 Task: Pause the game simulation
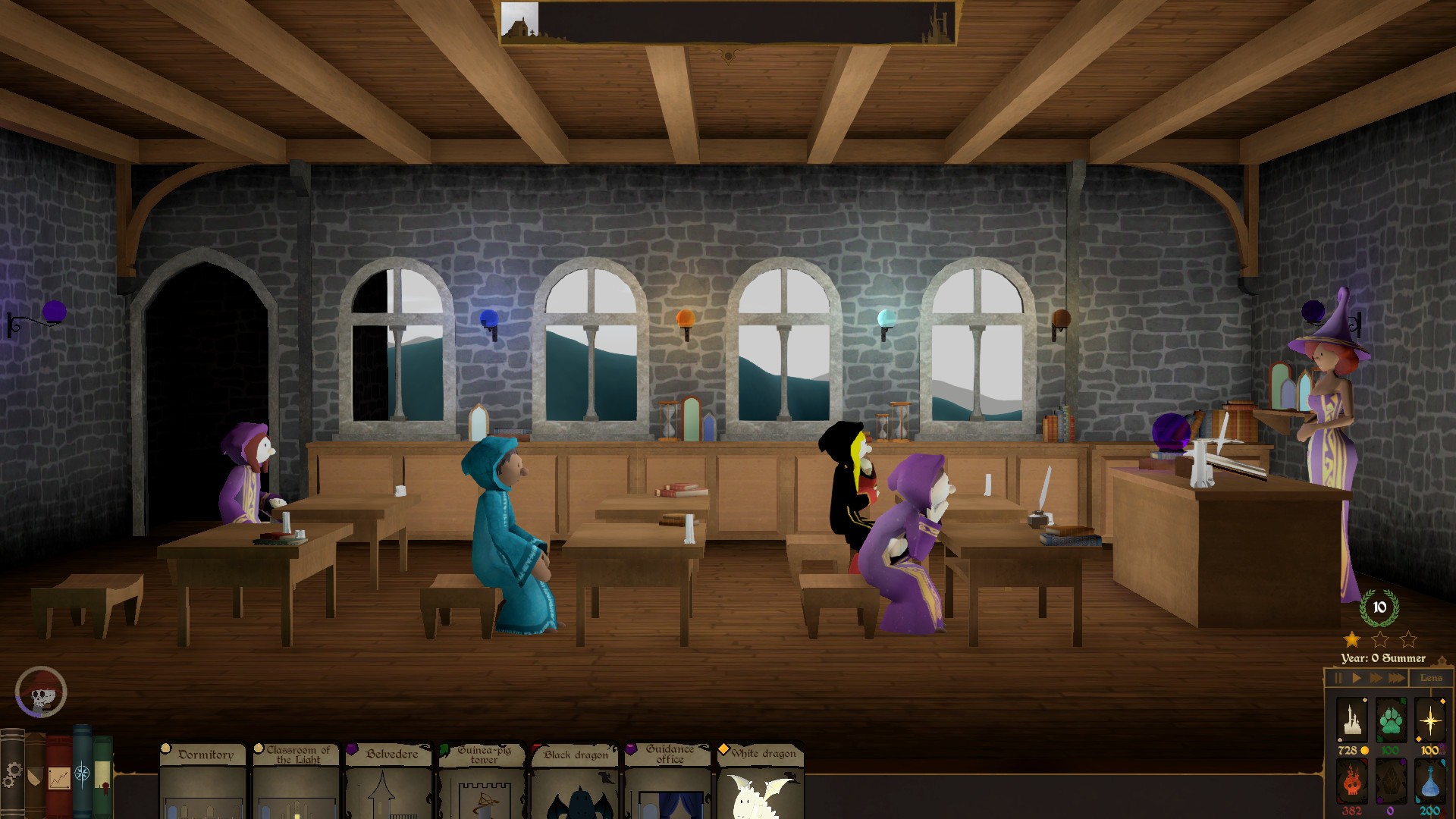click(x=1338, y=678)
